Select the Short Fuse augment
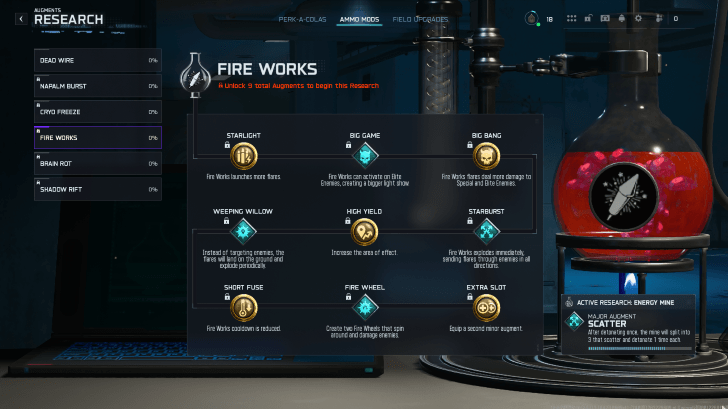This screenshot has height=409, width=728. 243,307
